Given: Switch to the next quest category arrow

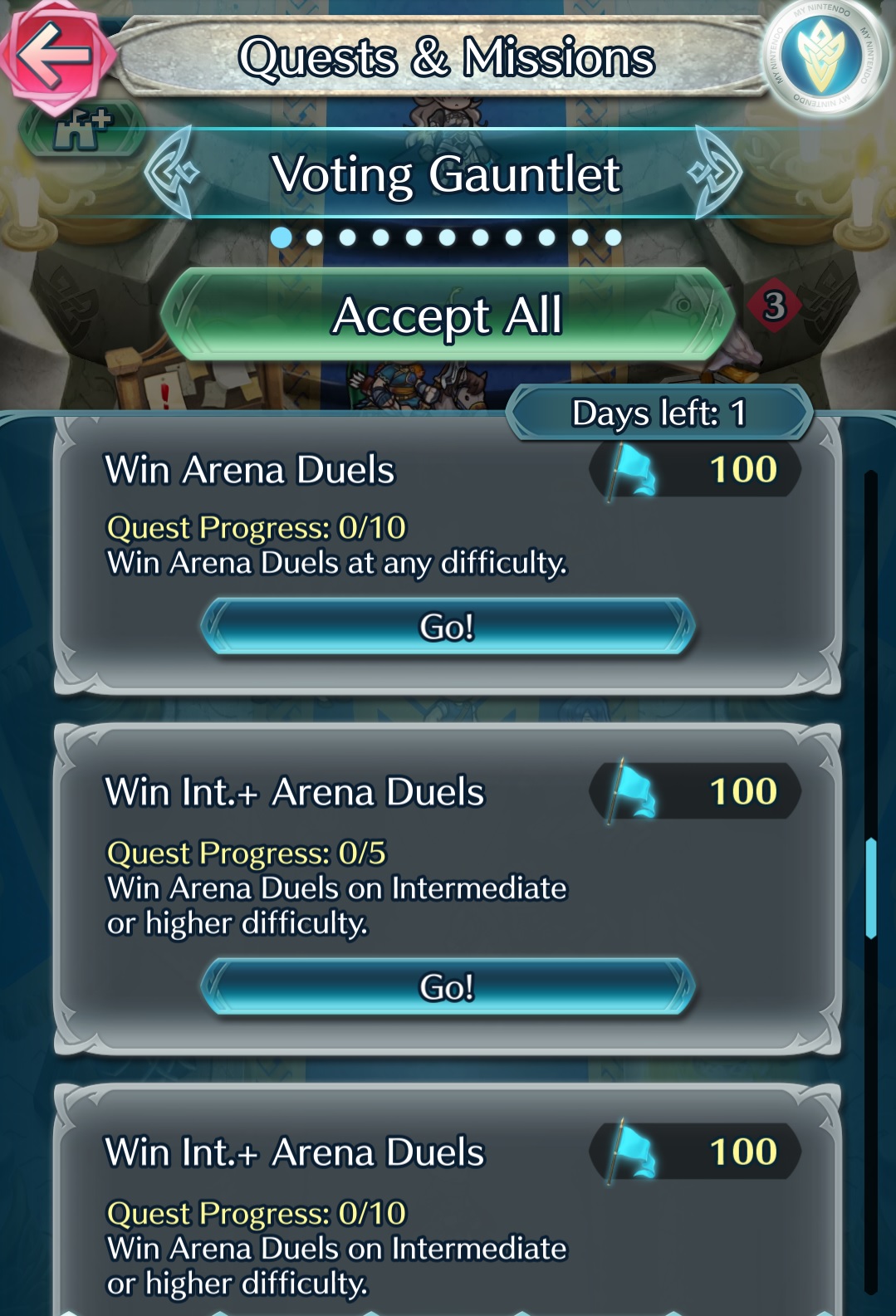Looking at the screenshot, I should point(716,173).
